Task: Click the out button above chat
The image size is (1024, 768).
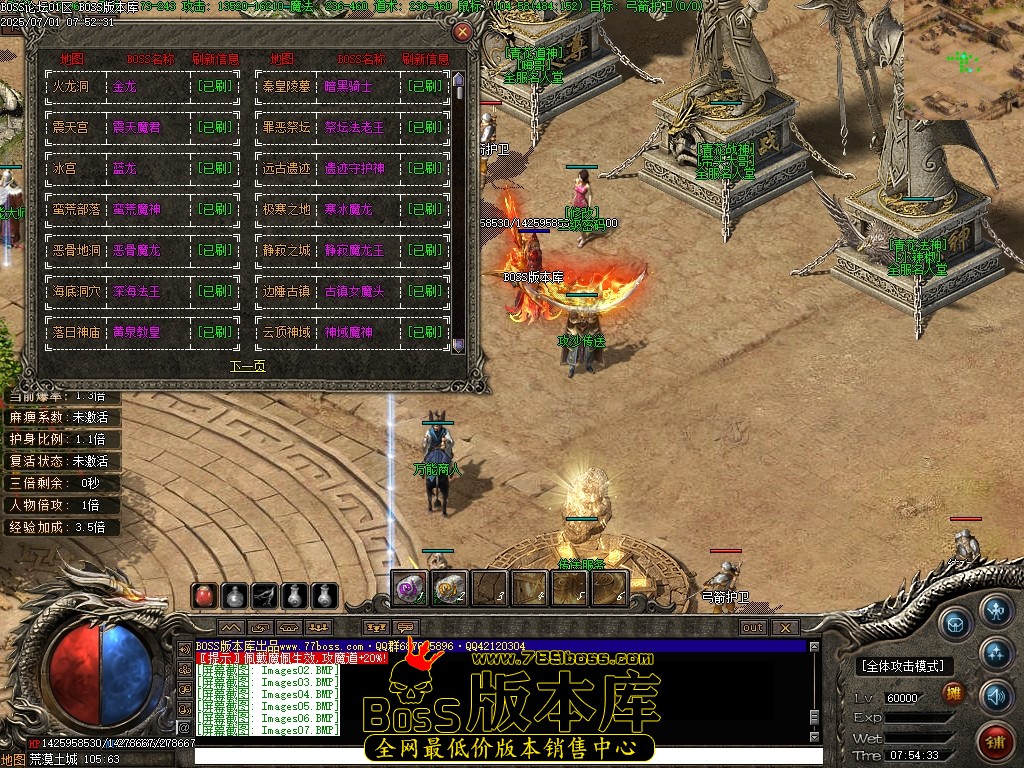Action: tap(753, 628)
